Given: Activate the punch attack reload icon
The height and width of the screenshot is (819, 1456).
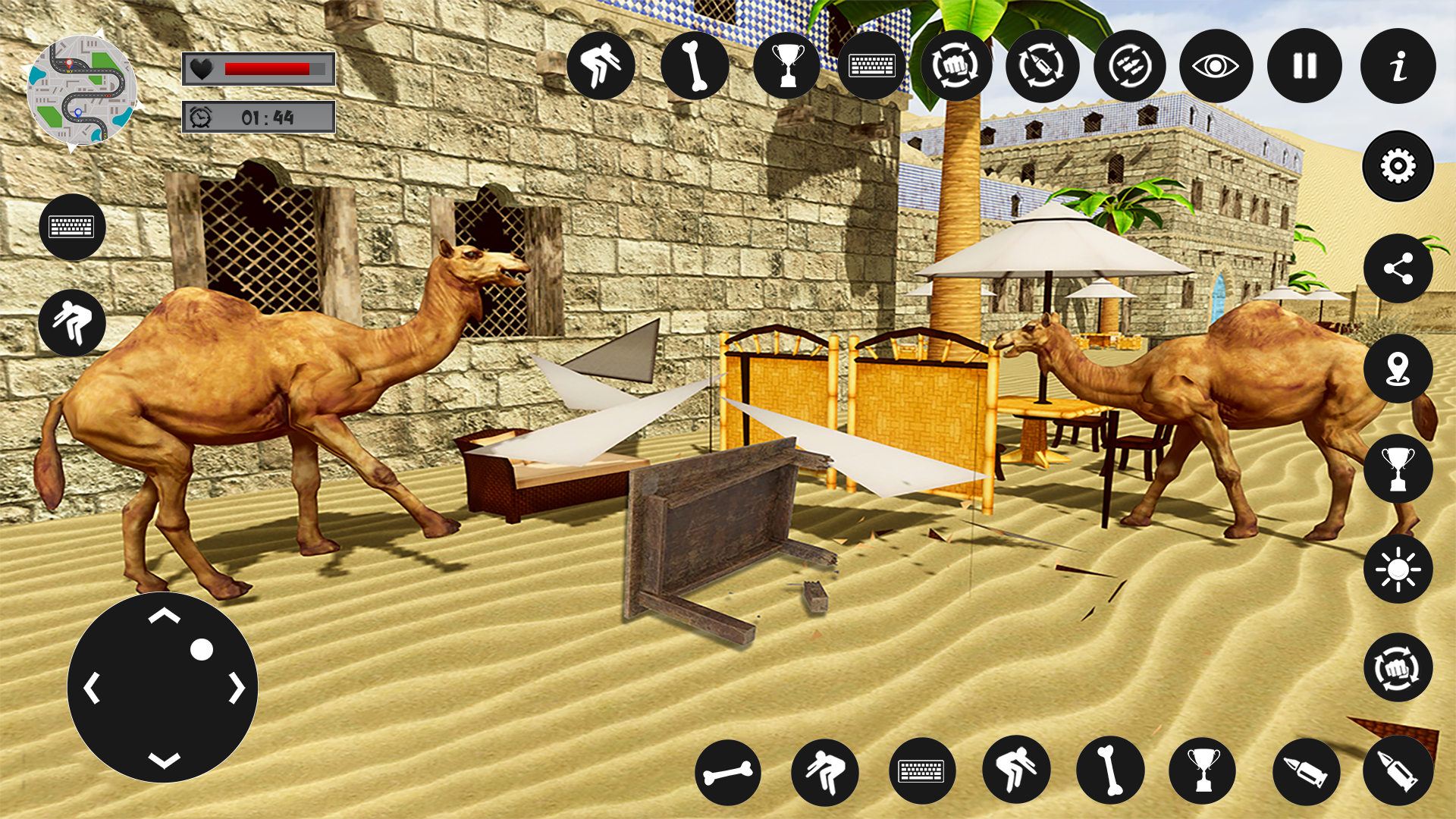Looking at the screenshot, I should click(x=957, y=66).
